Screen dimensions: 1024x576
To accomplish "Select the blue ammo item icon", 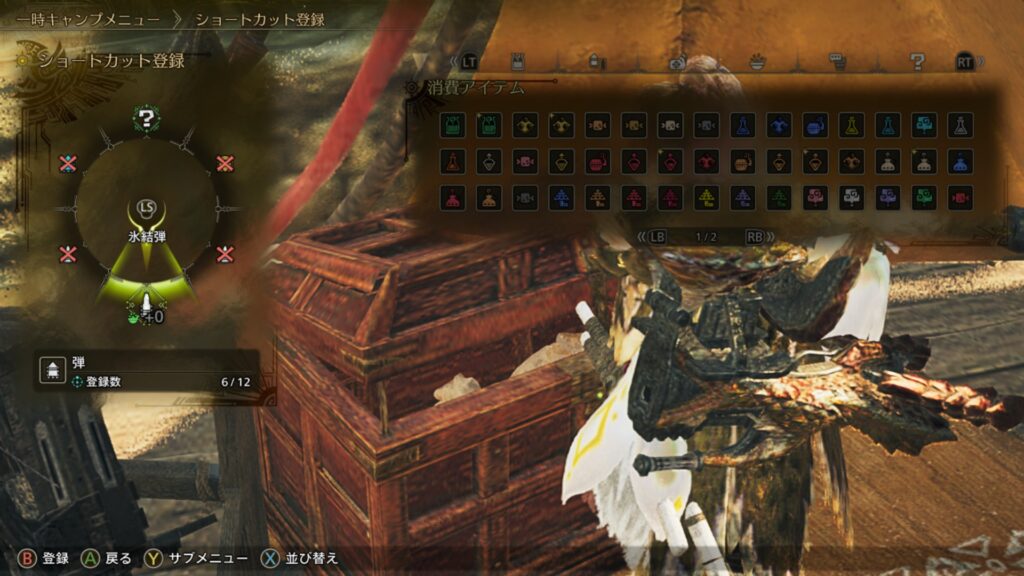I will (562, 197).
